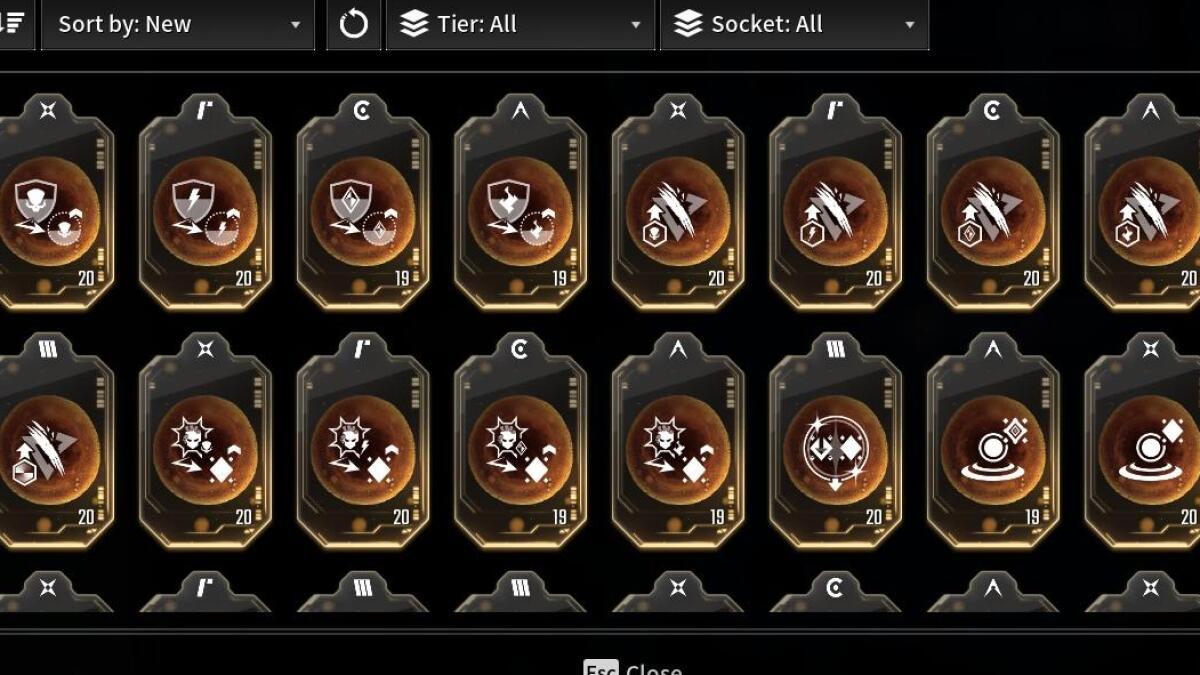Select the shield module with skull icon

(50, 210)
